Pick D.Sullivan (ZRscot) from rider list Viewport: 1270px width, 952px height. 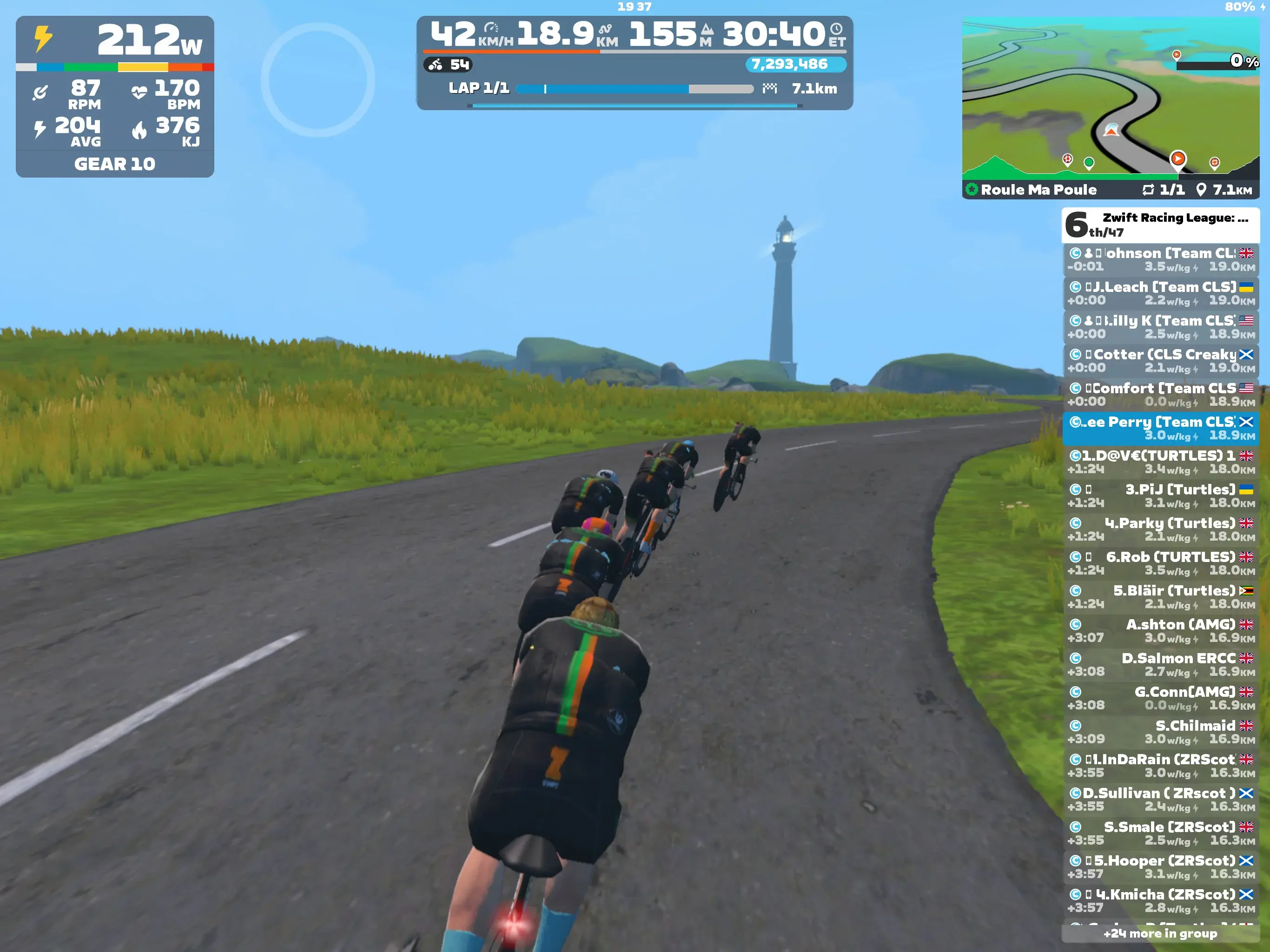click(x=1160, y=799)
